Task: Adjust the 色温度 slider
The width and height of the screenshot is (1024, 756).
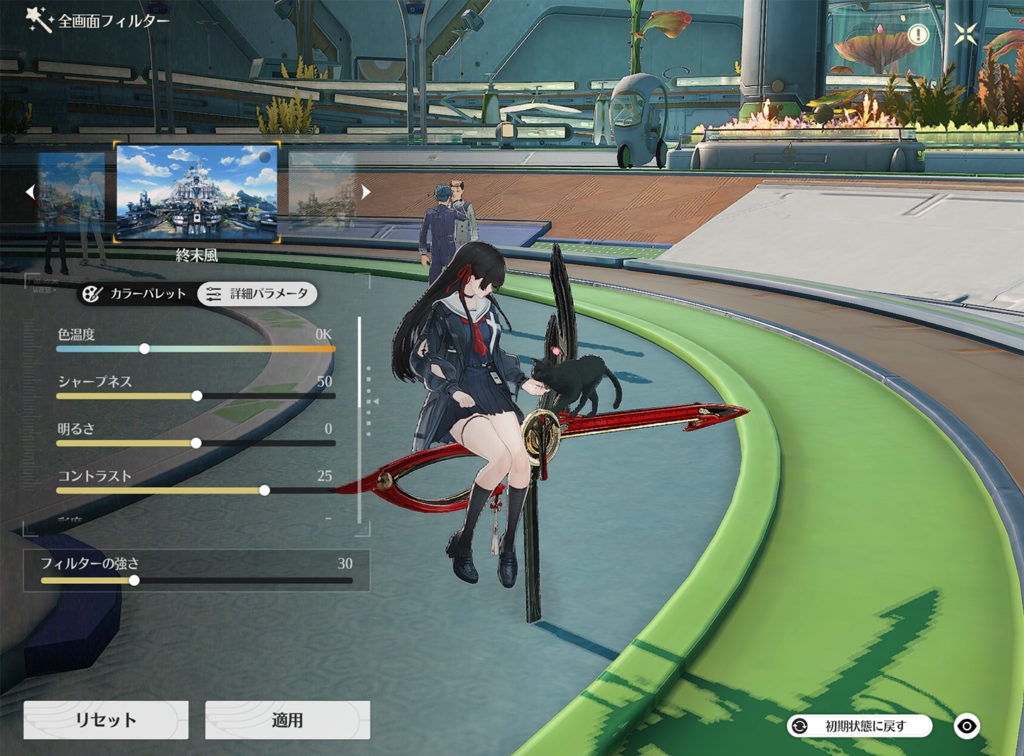Action: click(145, 349)
